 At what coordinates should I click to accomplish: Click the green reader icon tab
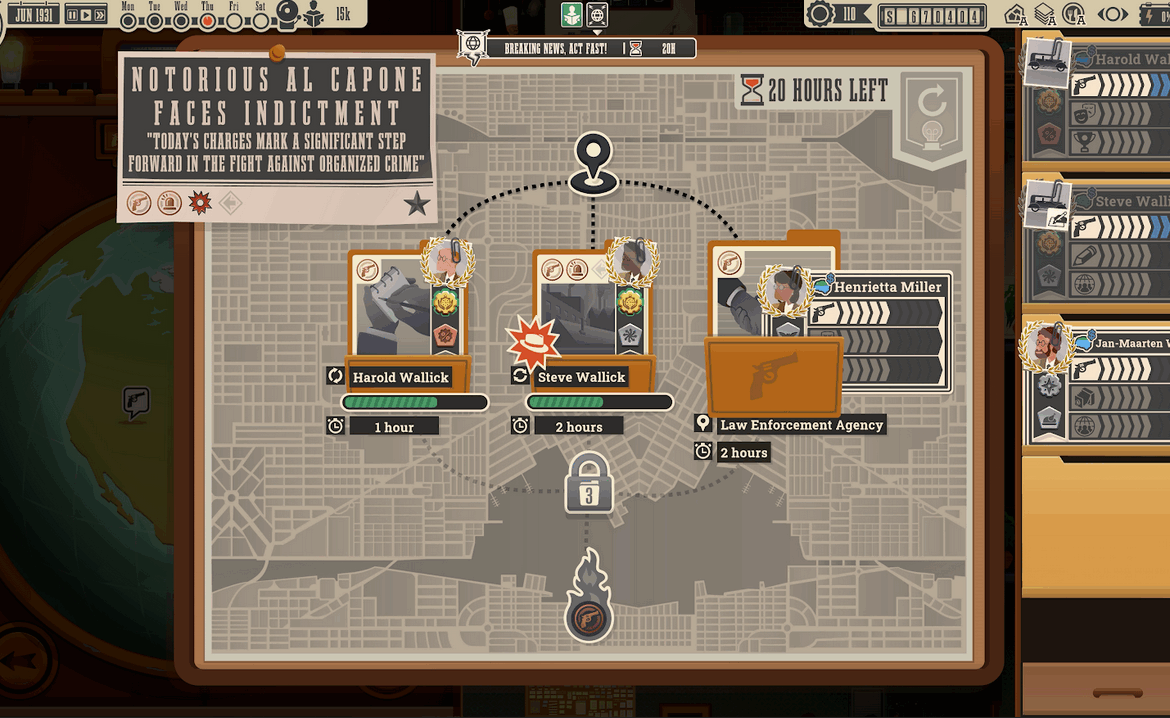click(571, 14)
